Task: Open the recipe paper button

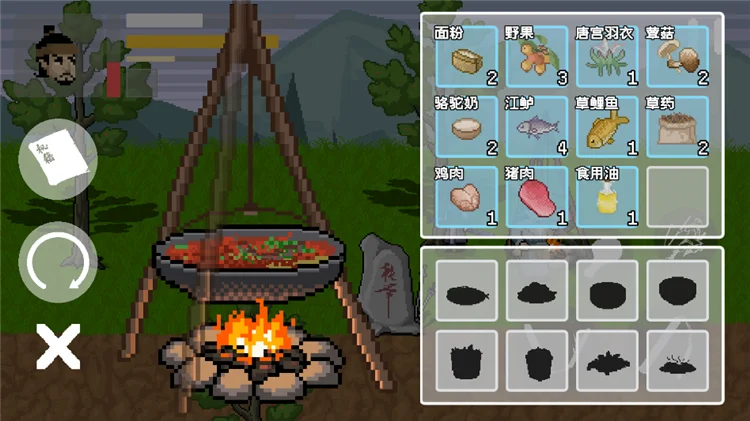Action: tap(58, 159)
